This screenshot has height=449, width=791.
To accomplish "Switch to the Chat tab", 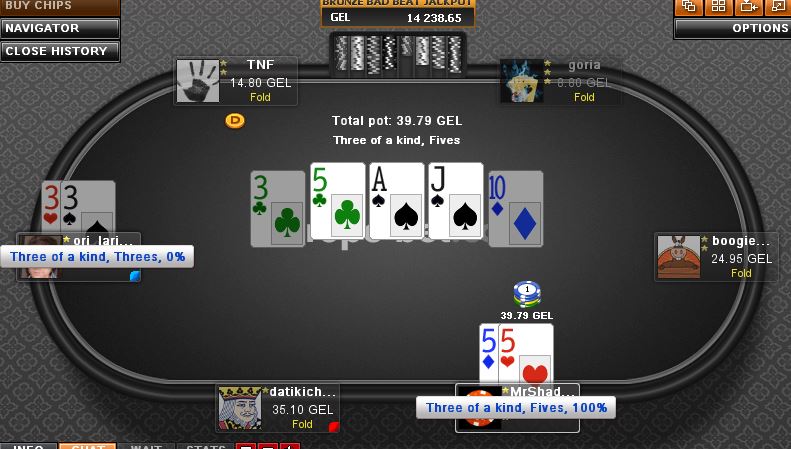I will tap(88, 445).
